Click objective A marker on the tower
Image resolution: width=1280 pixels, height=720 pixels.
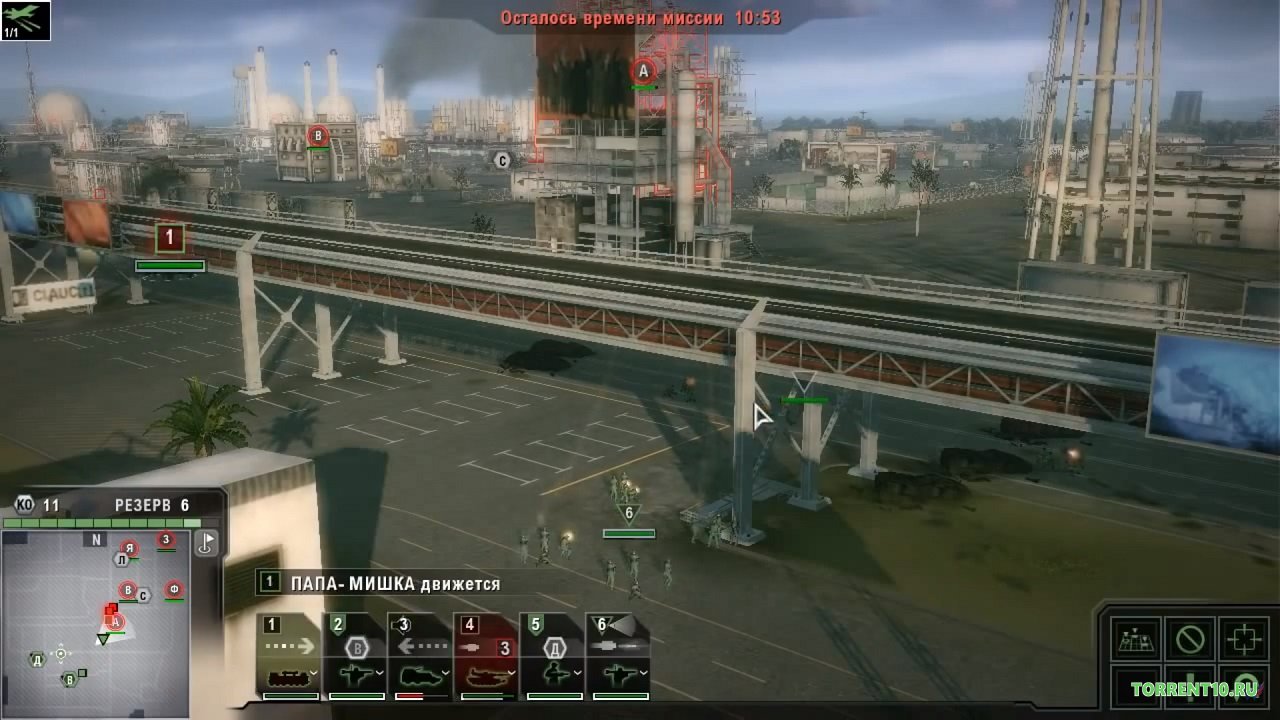pyautogui.click(x=644, y=71)
